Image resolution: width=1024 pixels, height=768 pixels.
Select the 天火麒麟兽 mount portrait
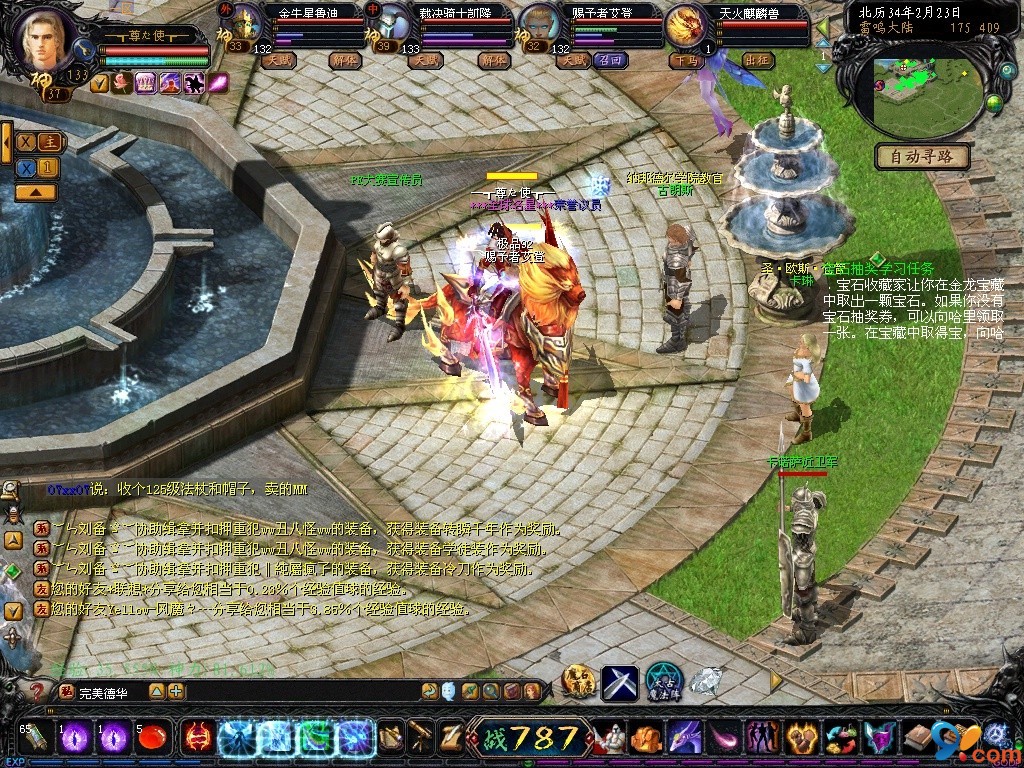pyautogui.click(x=684, y=25)
